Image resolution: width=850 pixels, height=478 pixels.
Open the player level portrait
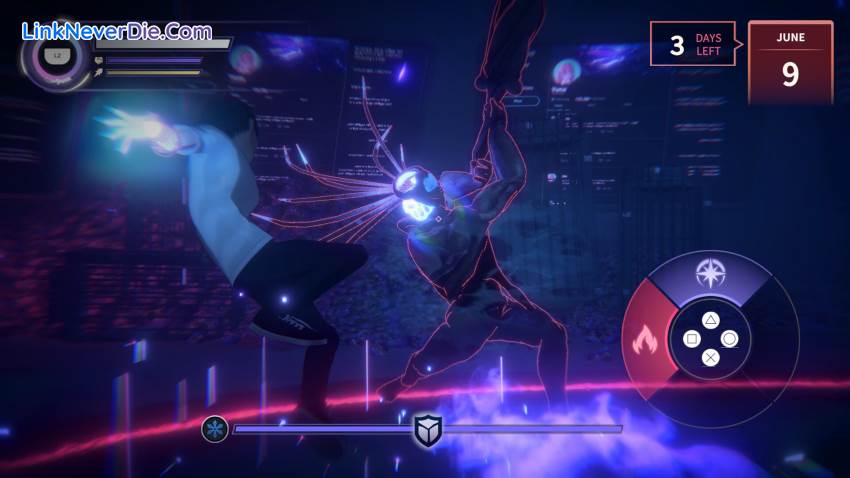point(56,57)
